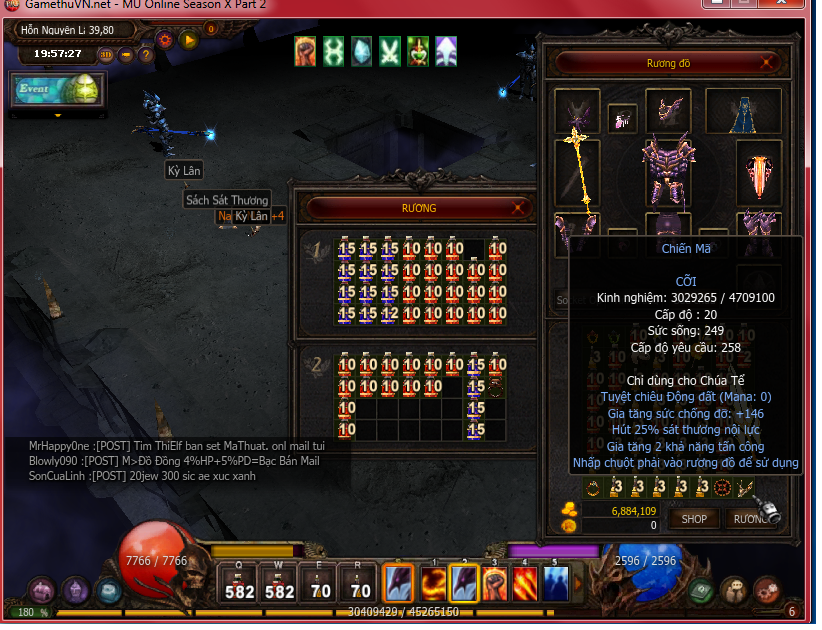The height and width of the screenshot is (630, 822).
Task: Open the Event egg banner
Action: 53,89
